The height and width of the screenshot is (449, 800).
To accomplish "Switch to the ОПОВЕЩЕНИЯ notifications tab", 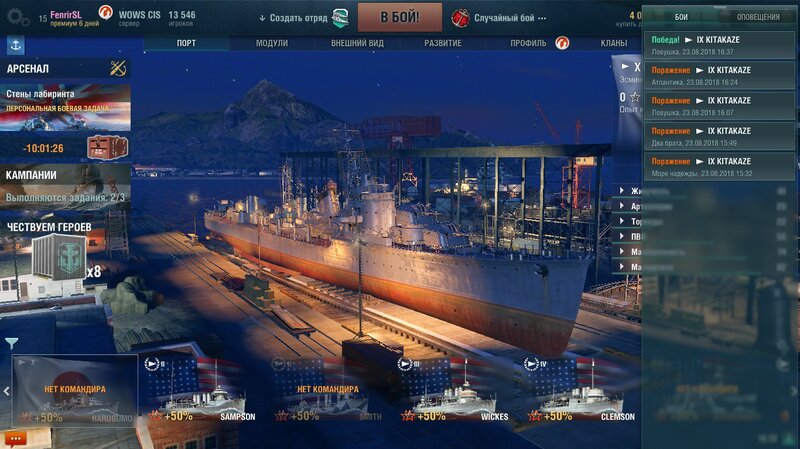I will pos(758,17).
